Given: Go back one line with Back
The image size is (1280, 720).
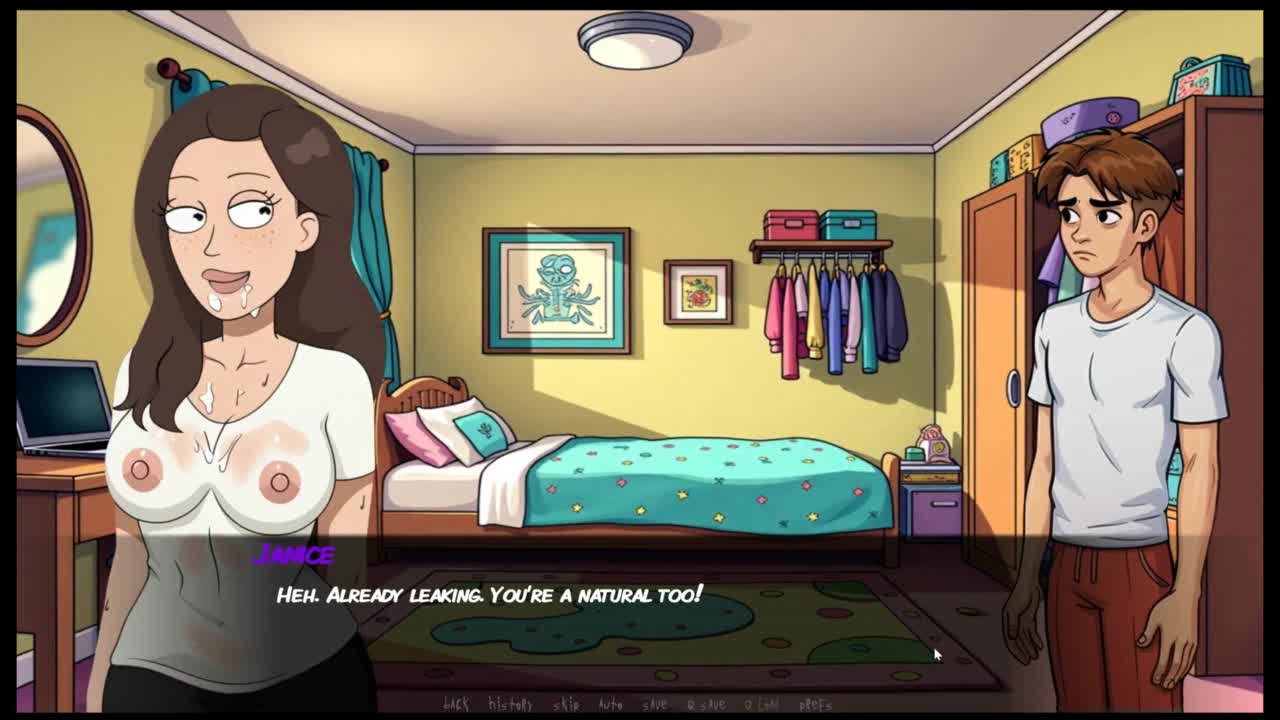Looking at the screenshot, I should pos(456,705).
